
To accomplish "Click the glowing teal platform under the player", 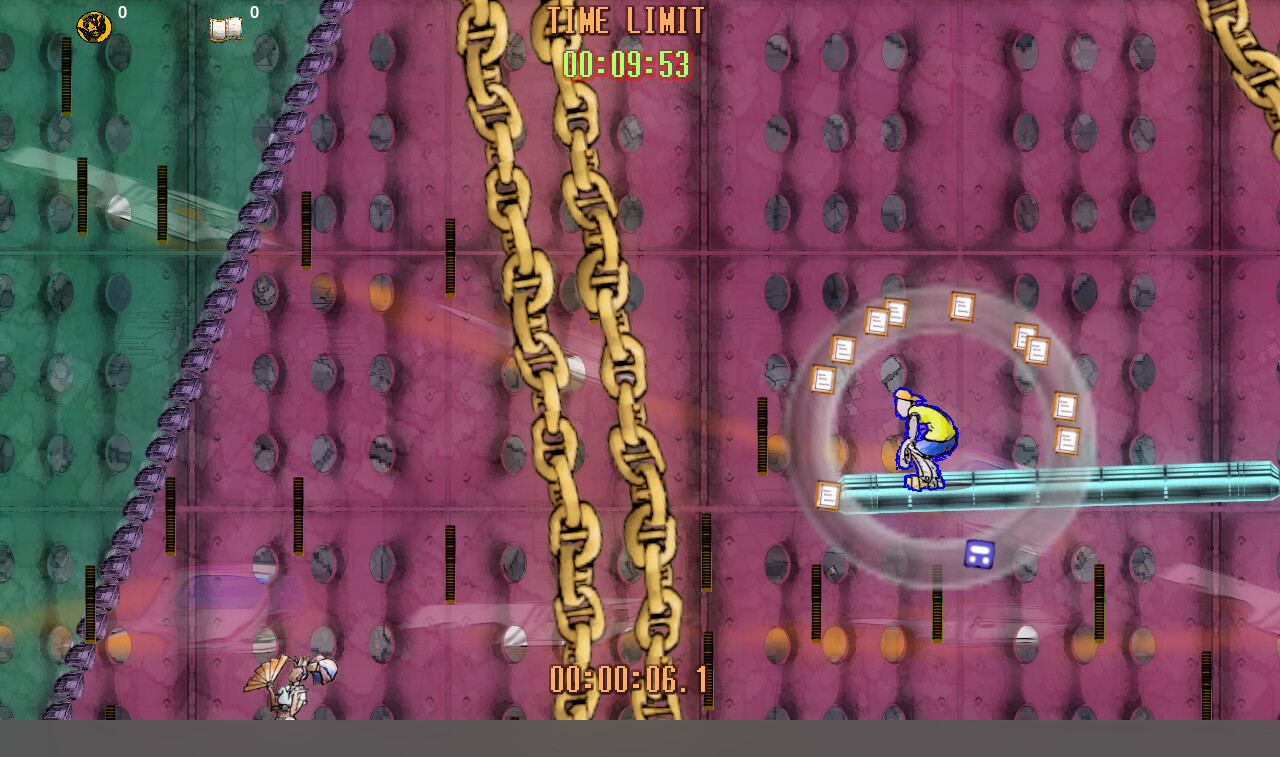I will 1050,485.
